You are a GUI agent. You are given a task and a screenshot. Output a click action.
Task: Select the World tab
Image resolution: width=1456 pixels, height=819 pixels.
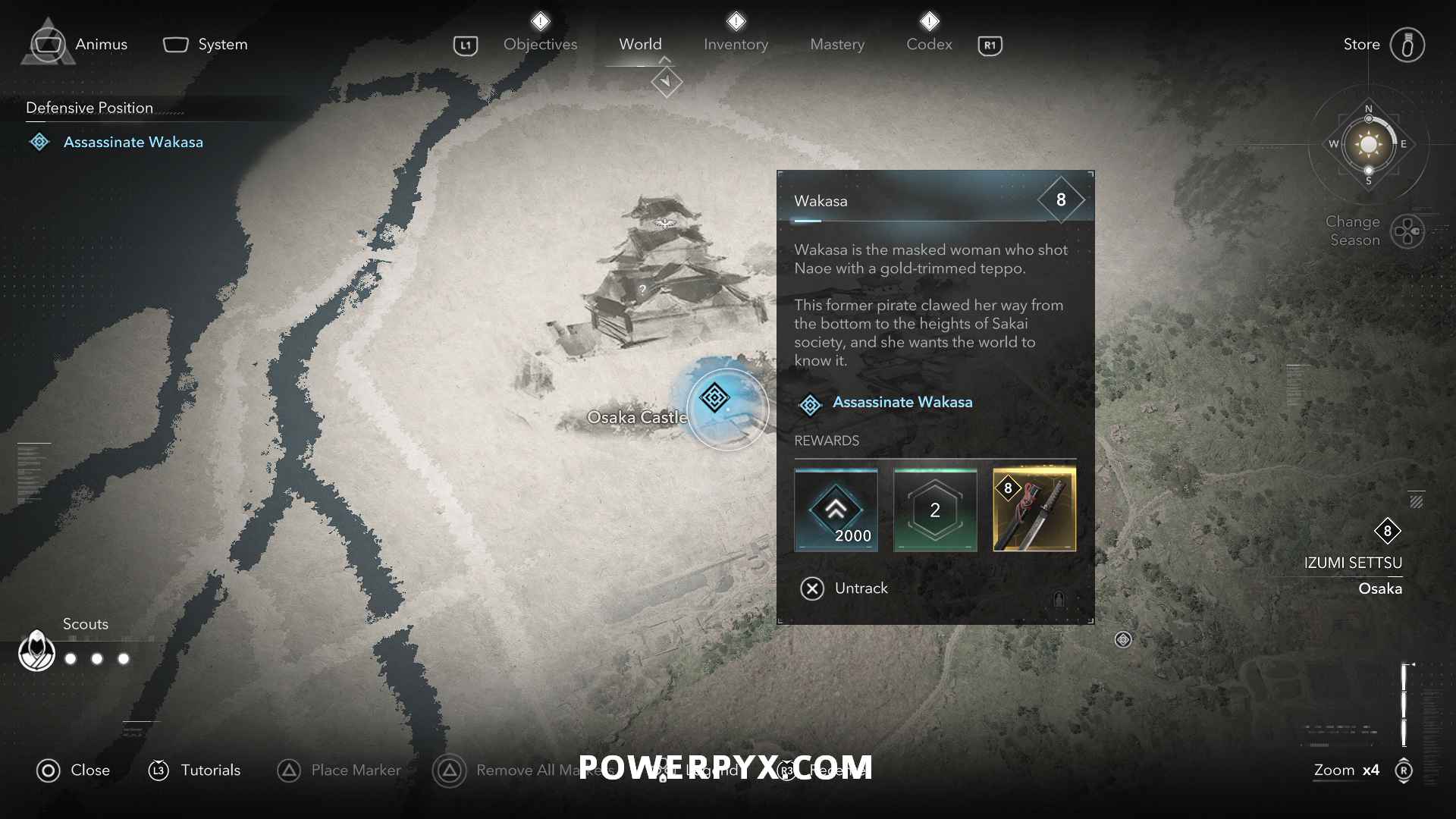640,44
